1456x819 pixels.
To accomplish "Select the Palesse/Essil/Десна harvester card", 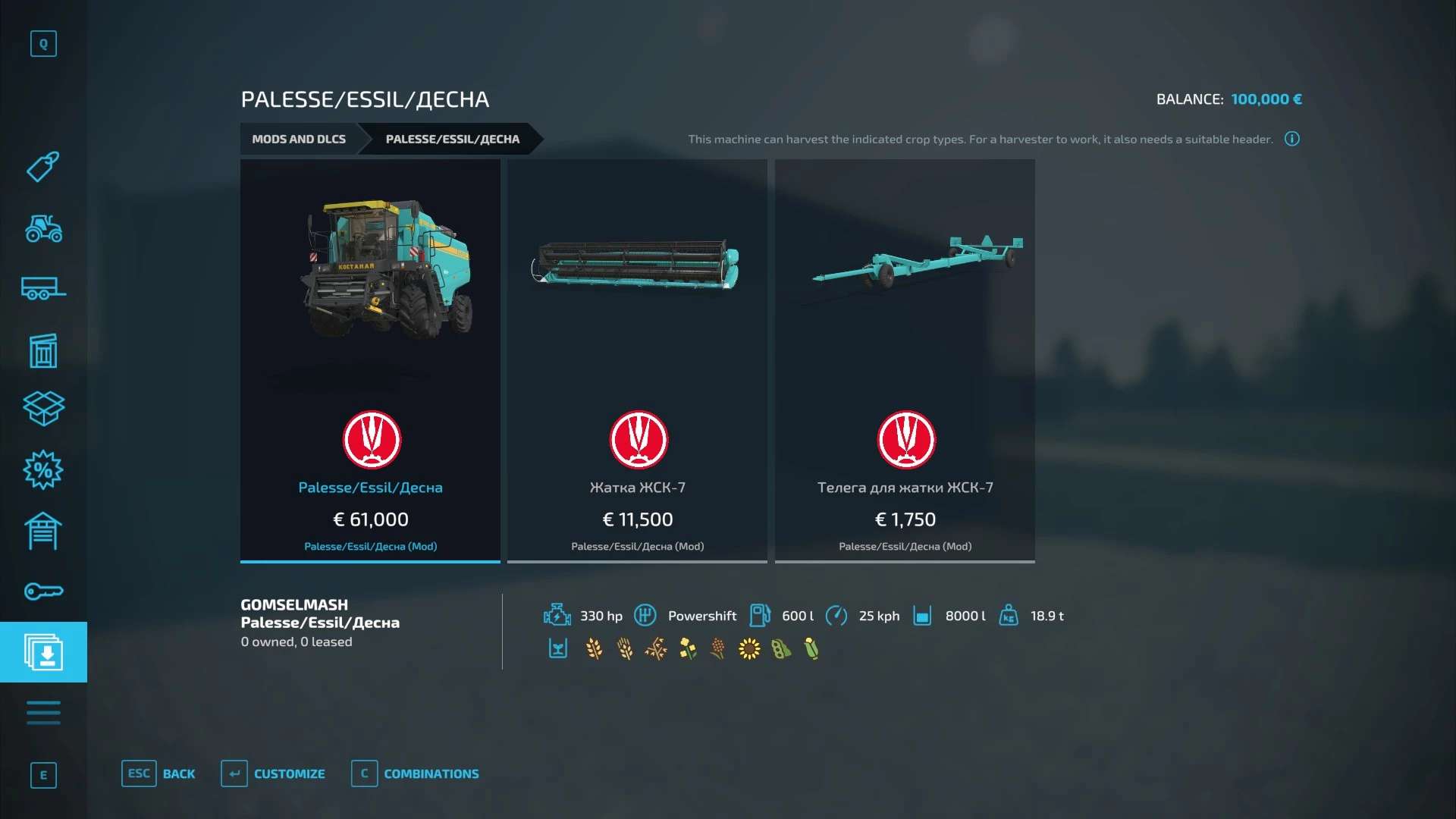I will tap(370, 360).
